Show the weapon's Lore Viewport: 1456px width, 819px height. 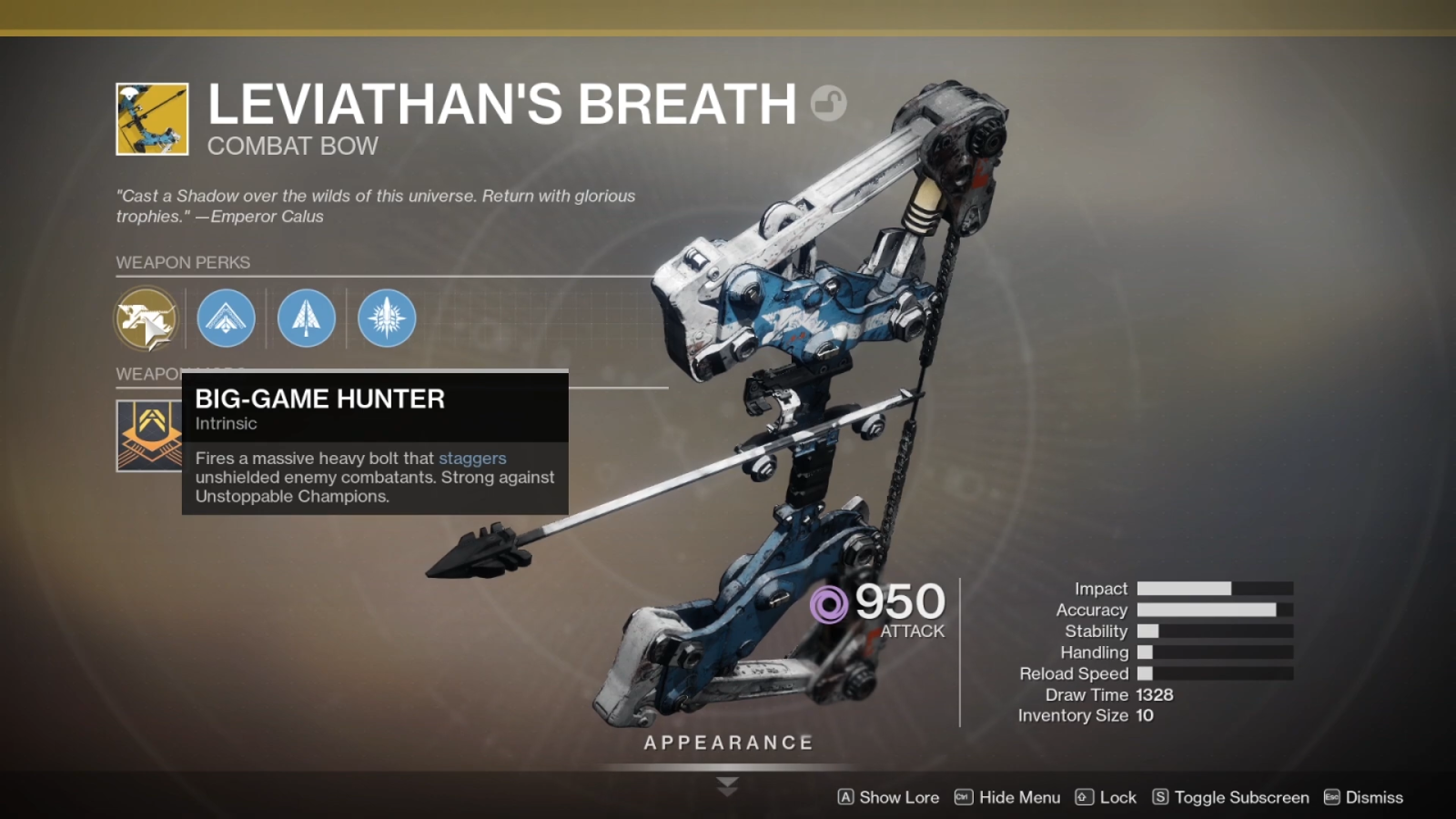pyautogui.click(x=888, y=797)
